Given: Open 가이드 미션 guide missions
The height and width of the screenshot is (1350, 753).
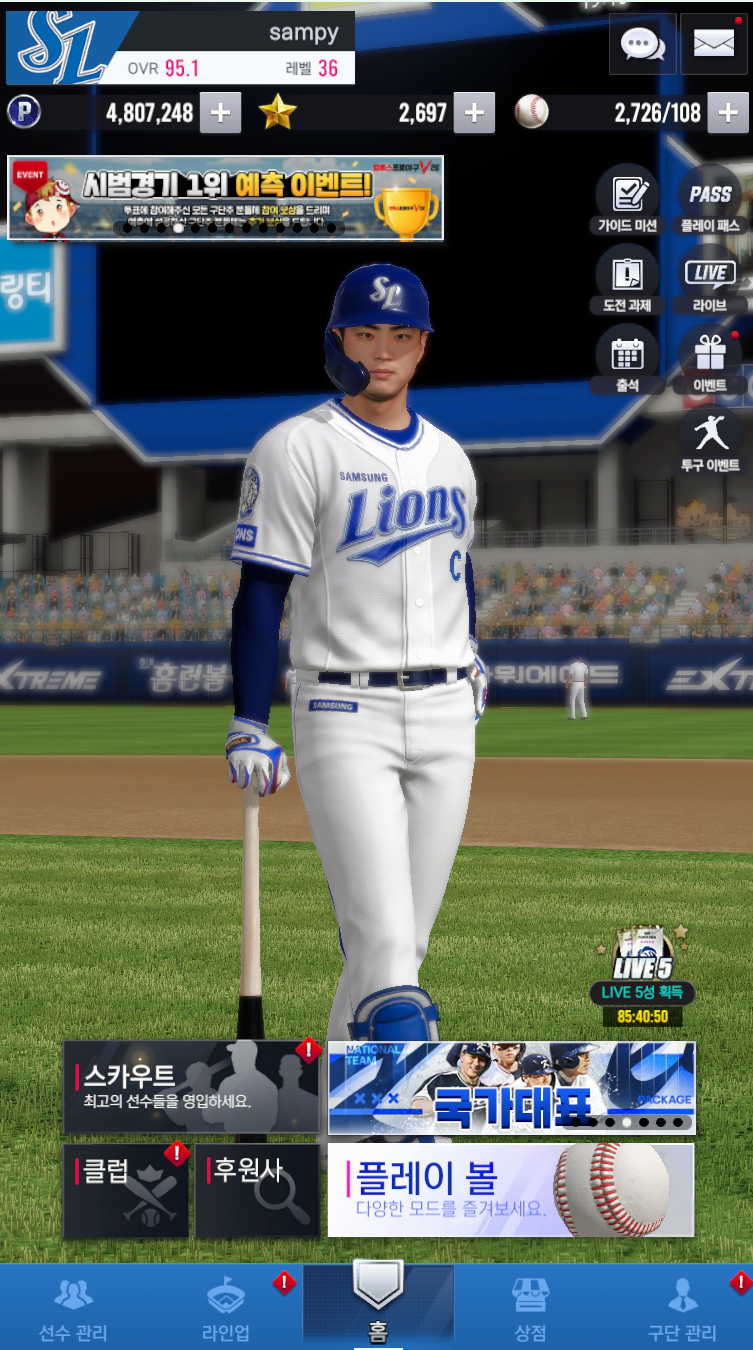Looking at the screenshot, I should coord(627,199).
